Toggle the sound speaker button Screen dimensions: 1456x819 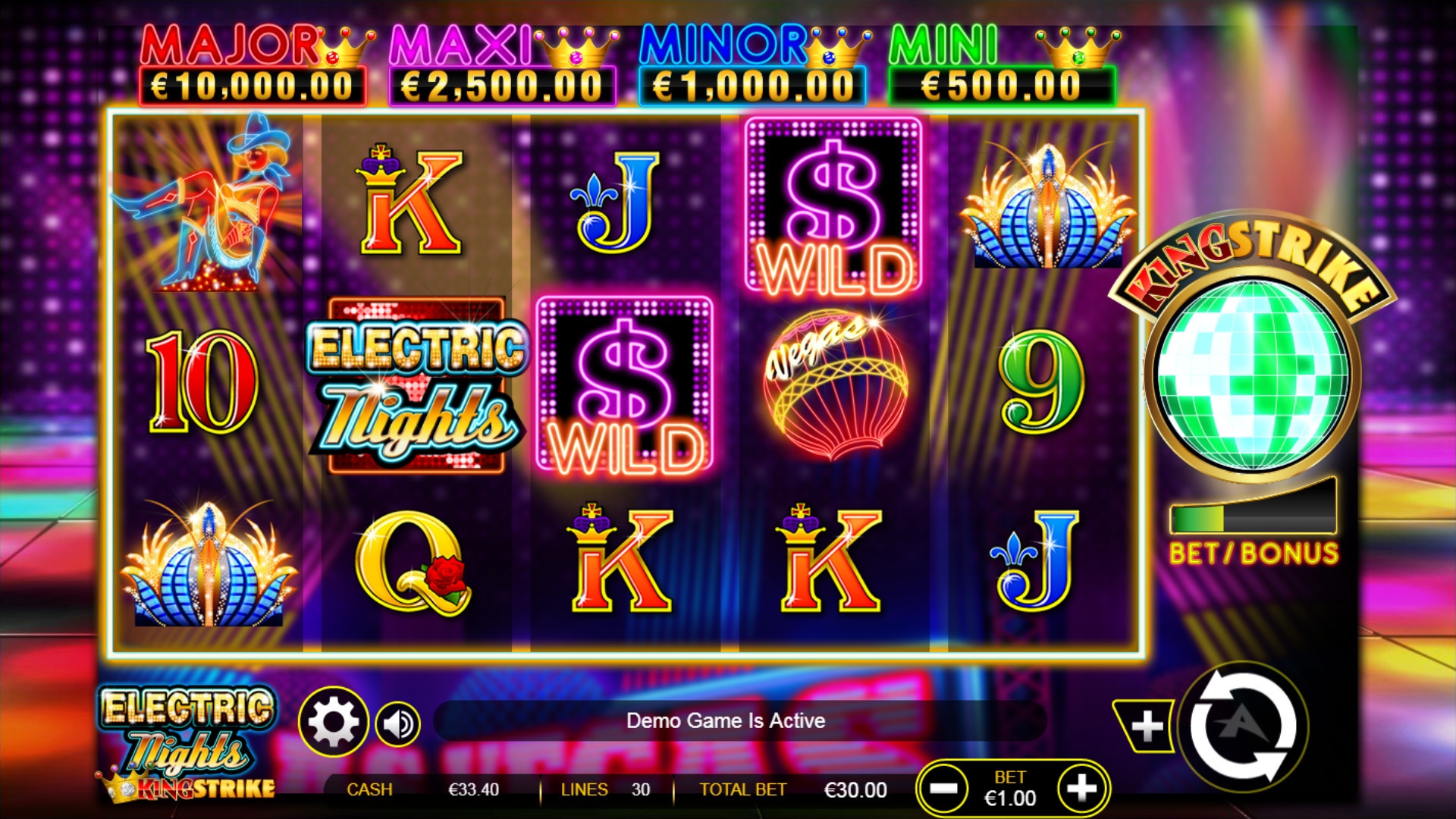398,724
